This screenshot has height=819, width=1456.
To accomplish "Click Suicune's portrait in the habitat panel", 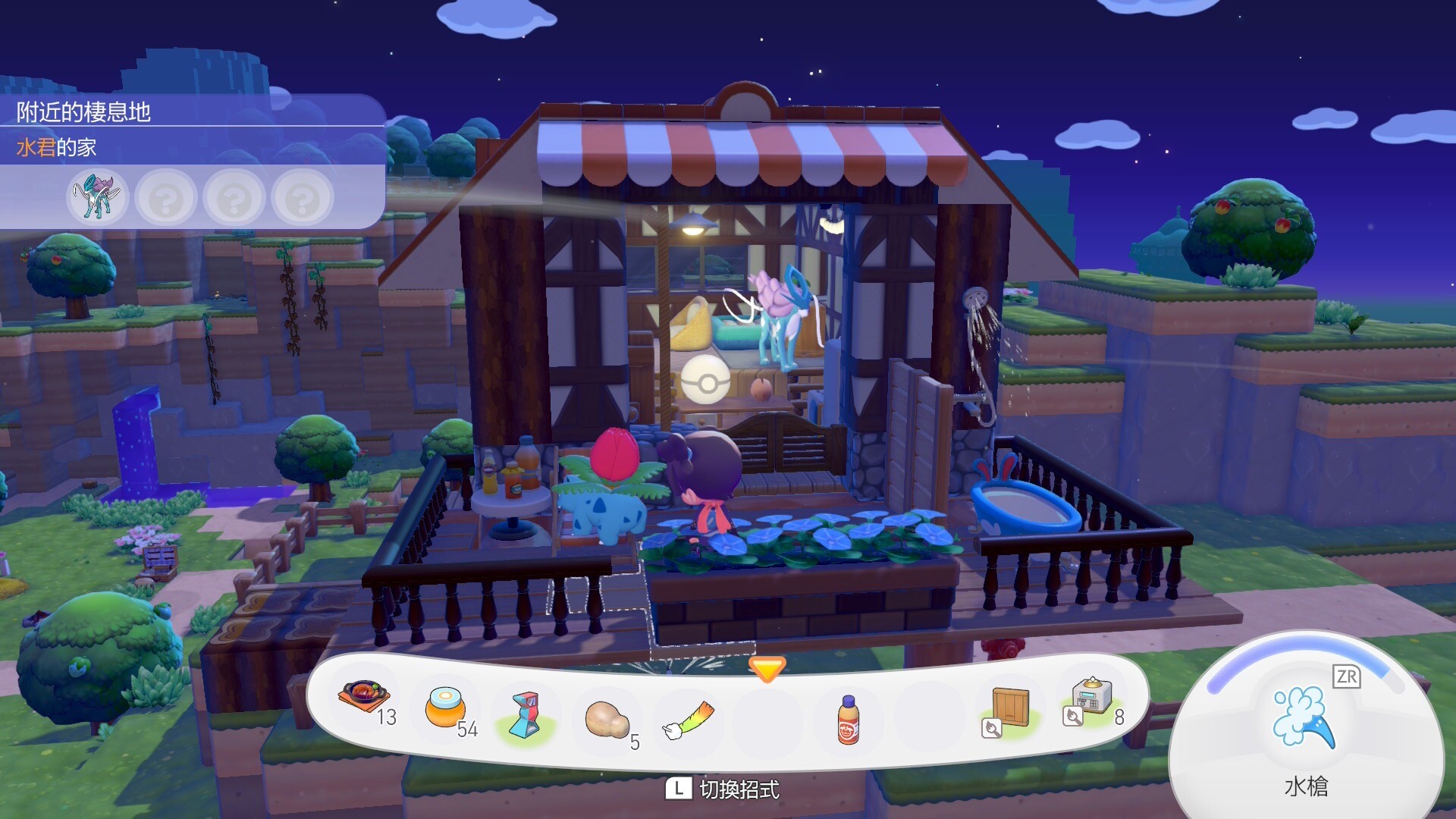I will pos(98,197).
